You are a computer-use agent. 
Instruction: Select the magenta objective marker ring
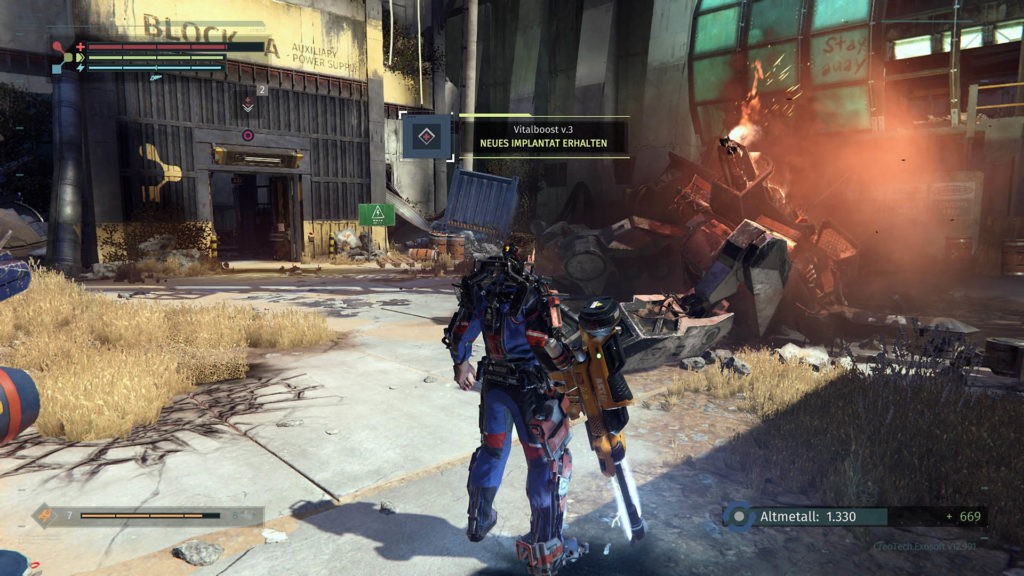(x=248, y=135)
